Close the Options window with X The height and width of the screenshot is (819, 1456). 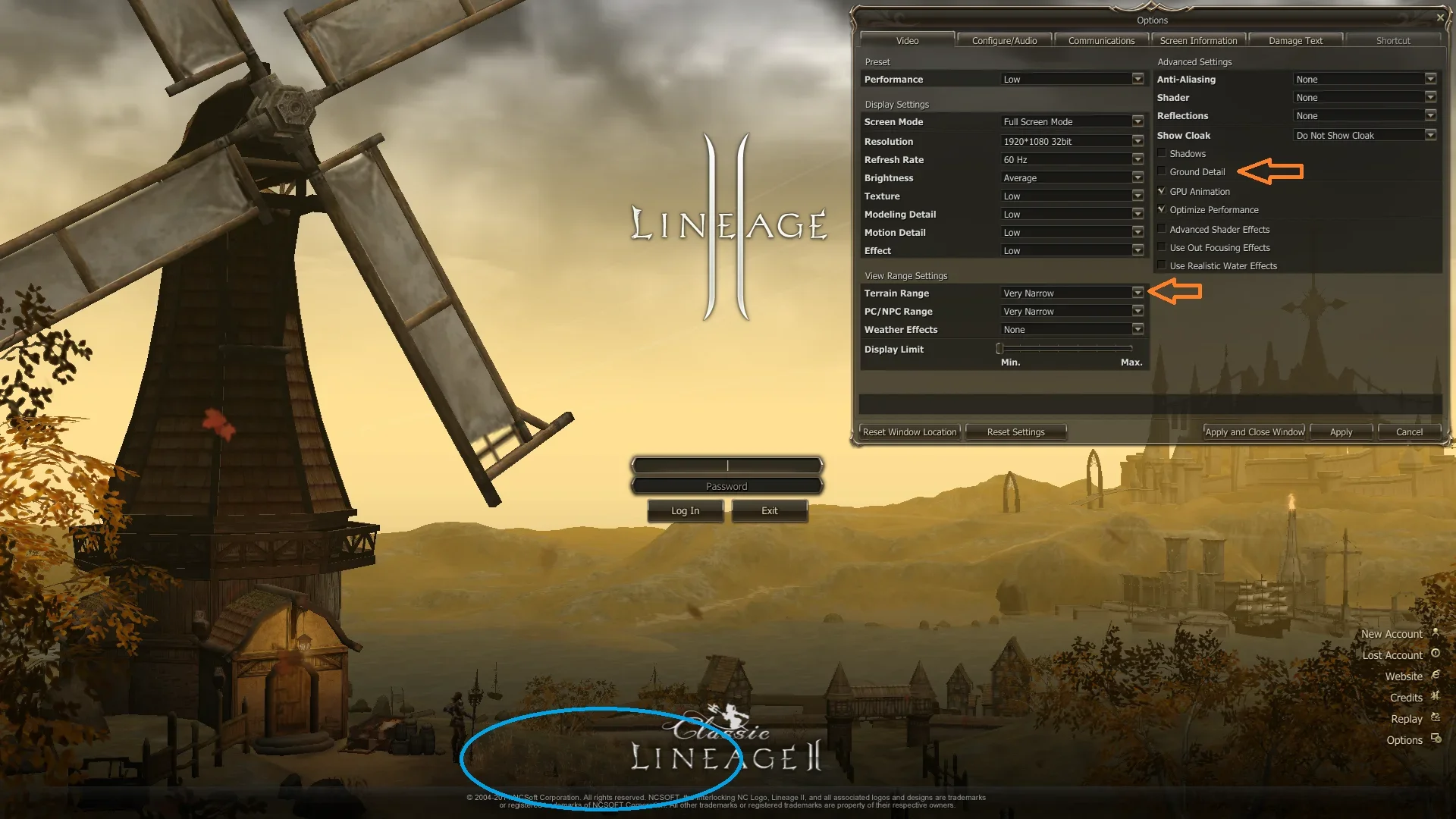click(x=1440, y=17)
